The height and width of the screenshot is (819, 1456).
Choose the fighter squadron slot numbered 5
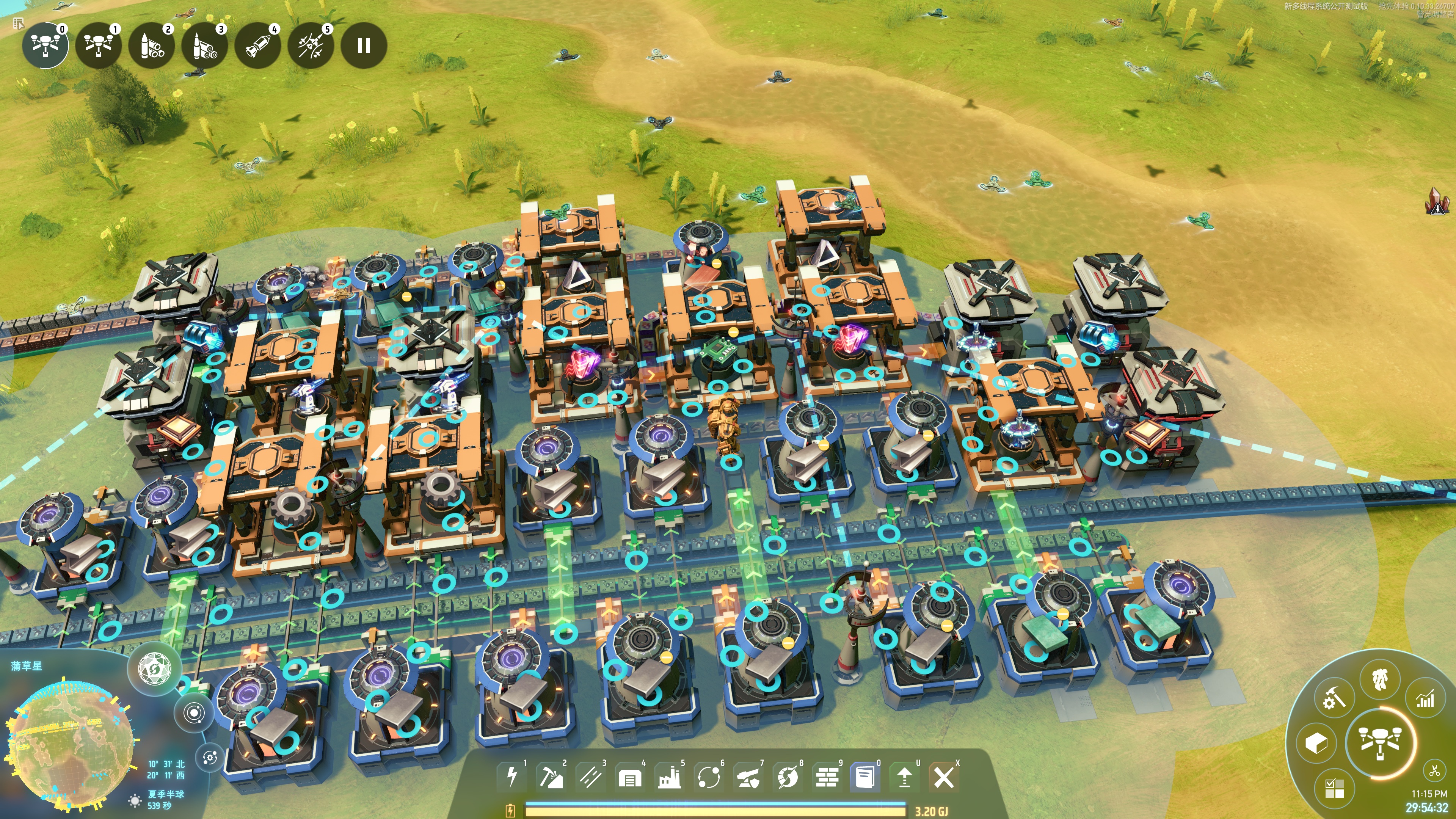point(311,45)
